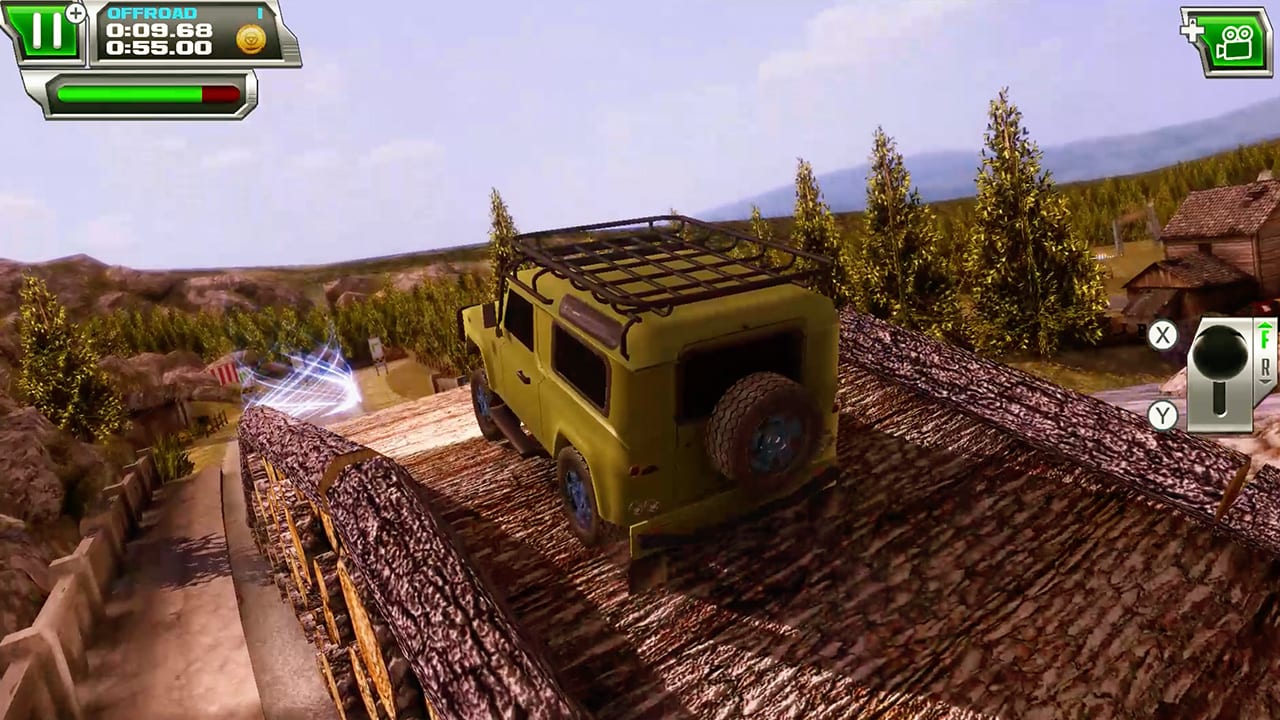Shift the gear stick into R reverse
The width and height of the screenshot is (1280, 720).
coord(1266,365)
